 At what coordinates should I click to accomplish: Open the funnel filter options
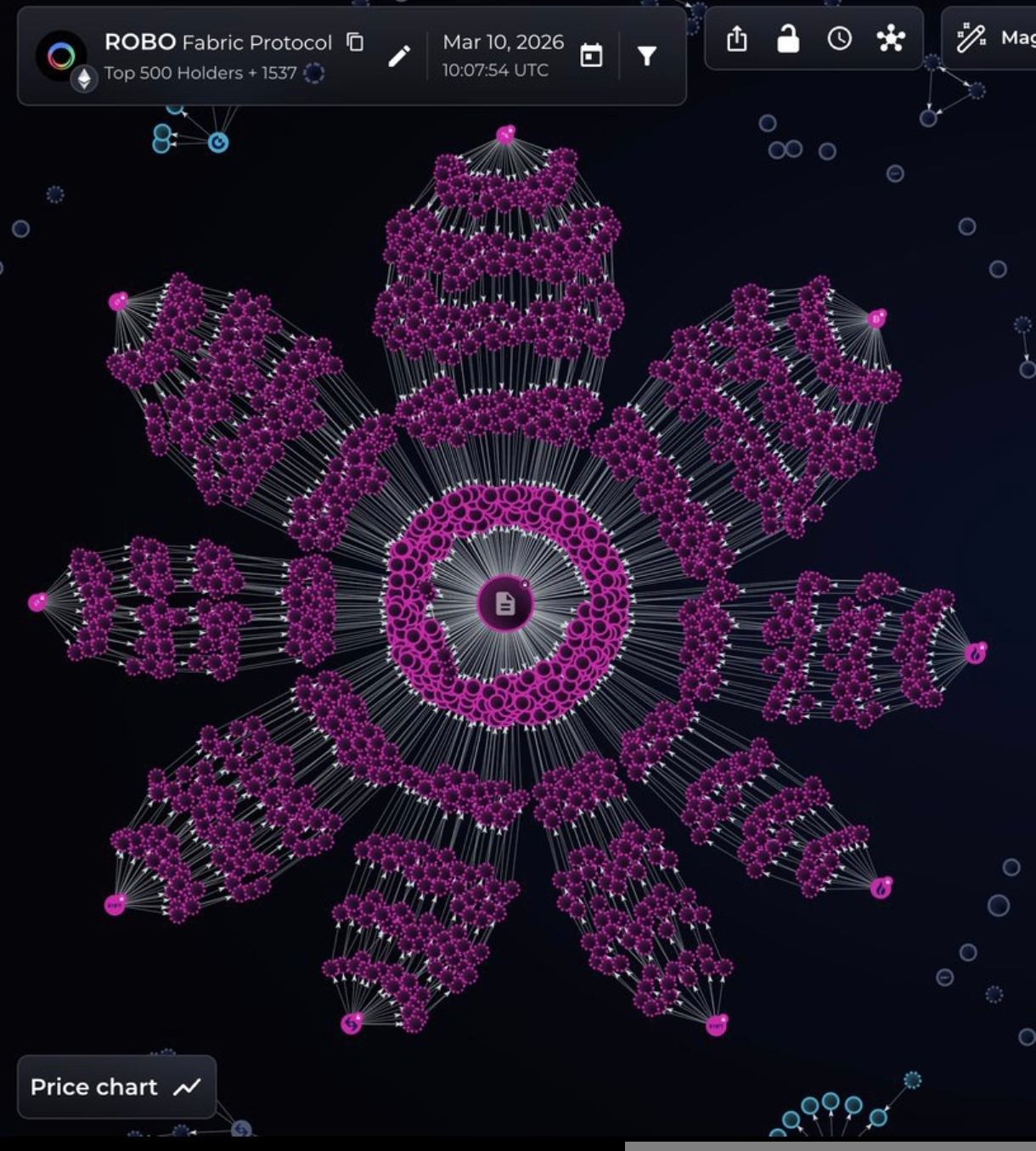pyautogui.click(x=647, y=56)
